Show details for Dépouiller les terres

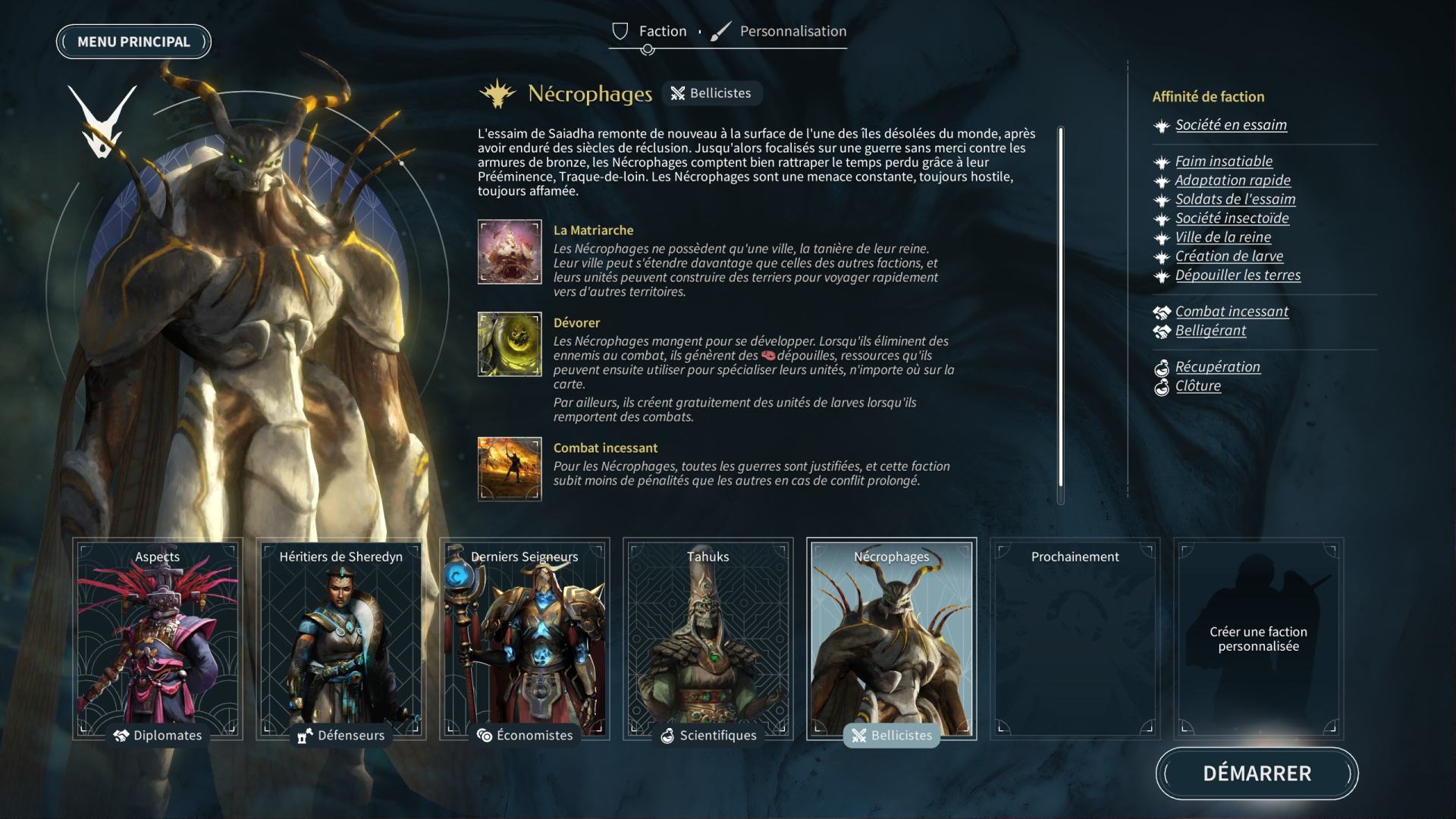click(x=1238, y=275)
